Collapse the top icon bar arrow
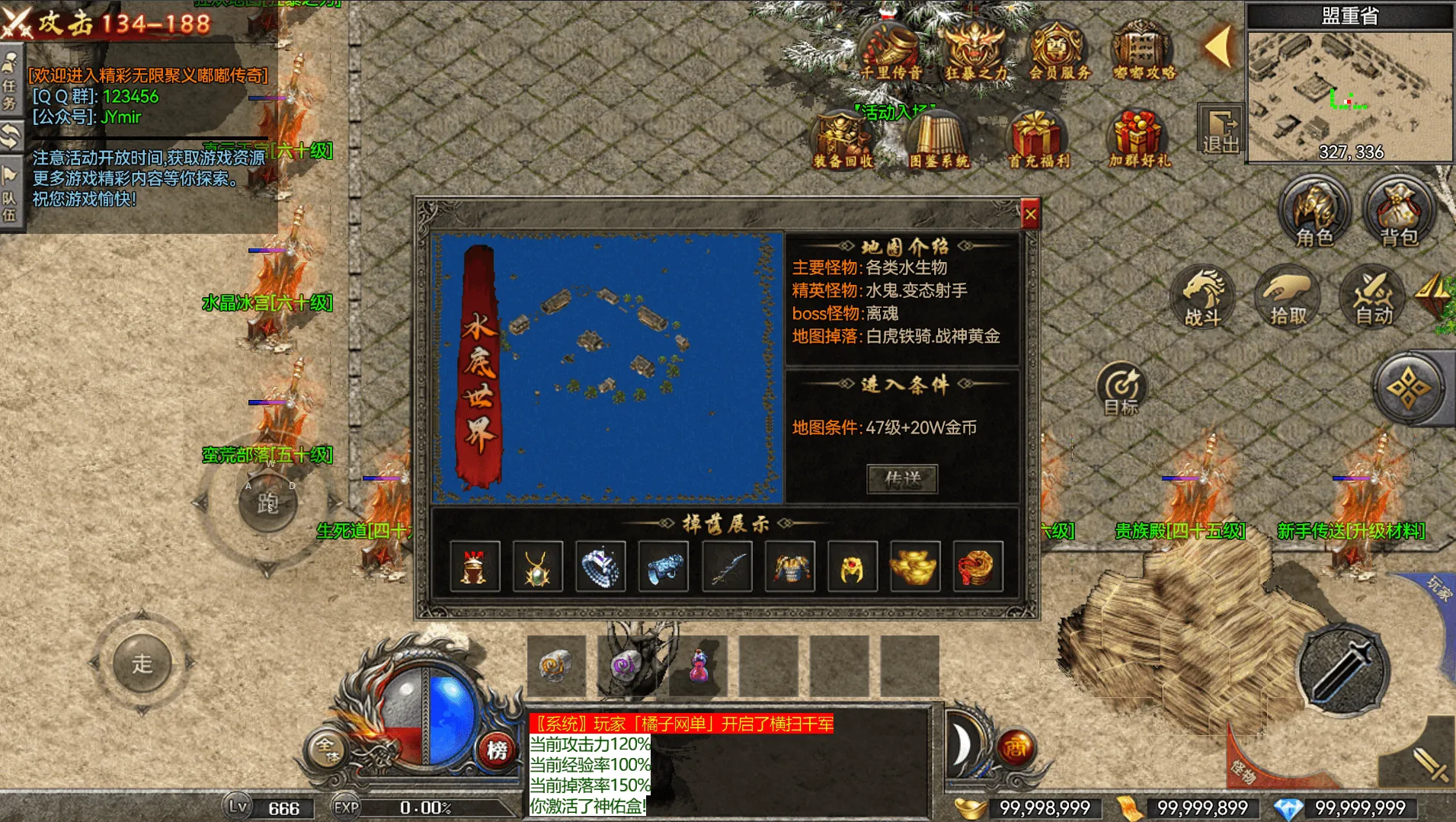 pos(1219,47)
